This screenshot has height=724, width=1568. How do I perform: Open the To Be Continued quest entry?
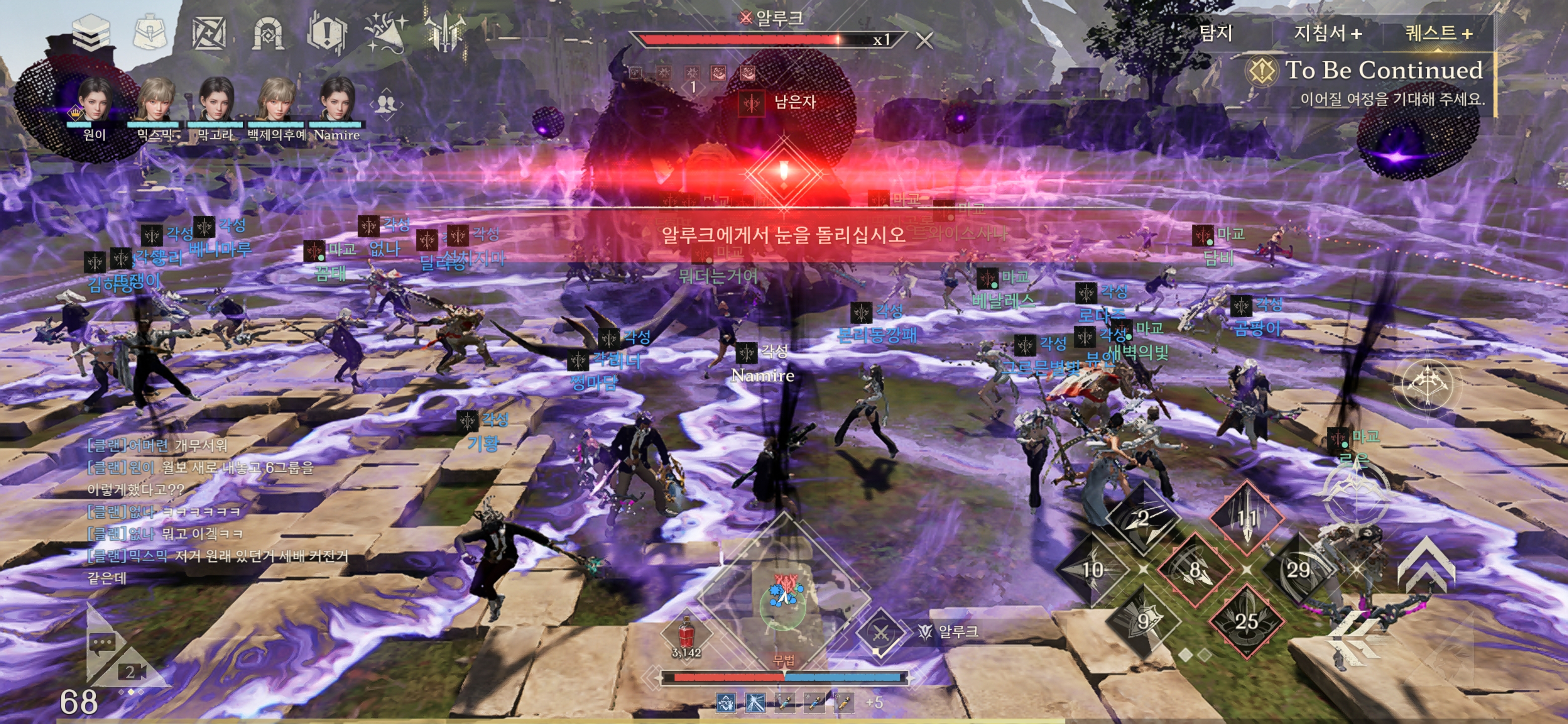tap(1383, 70)
